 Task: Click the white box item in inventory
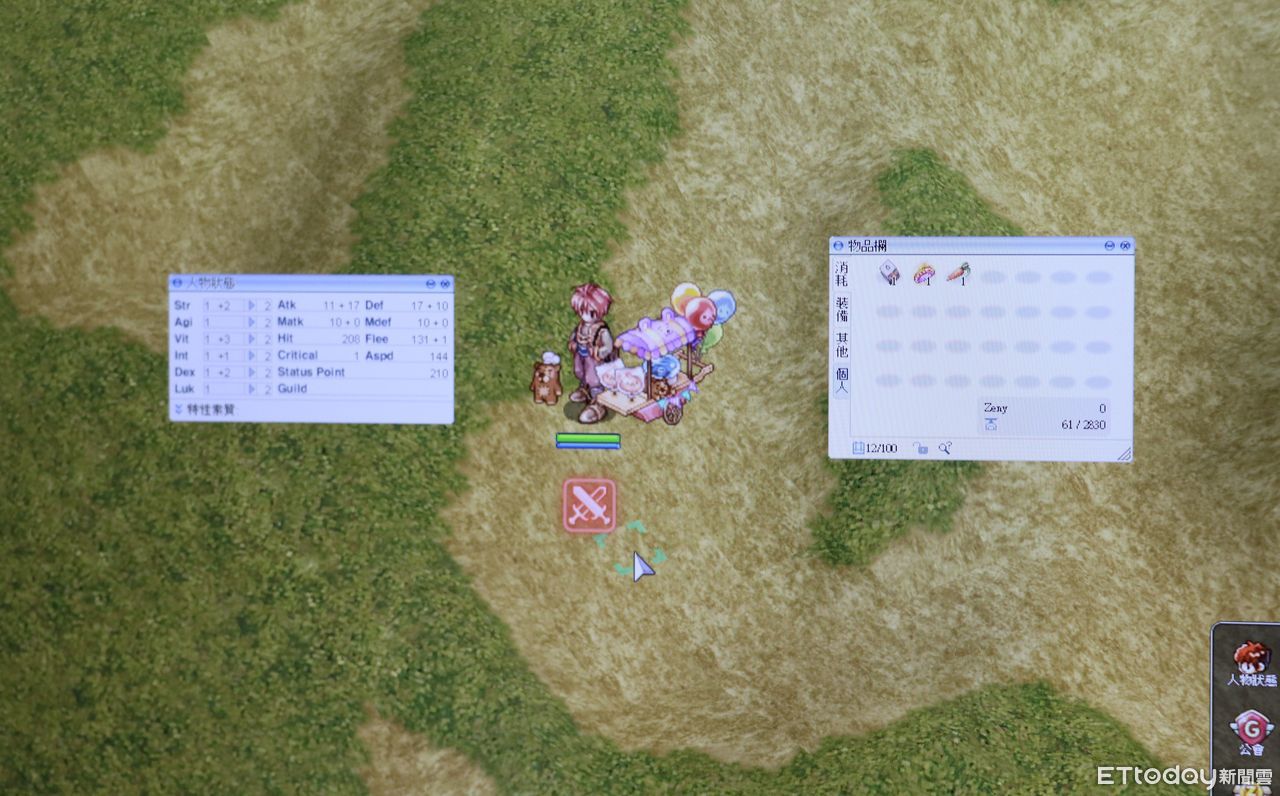pyautogui.click(x=889, y=273)
